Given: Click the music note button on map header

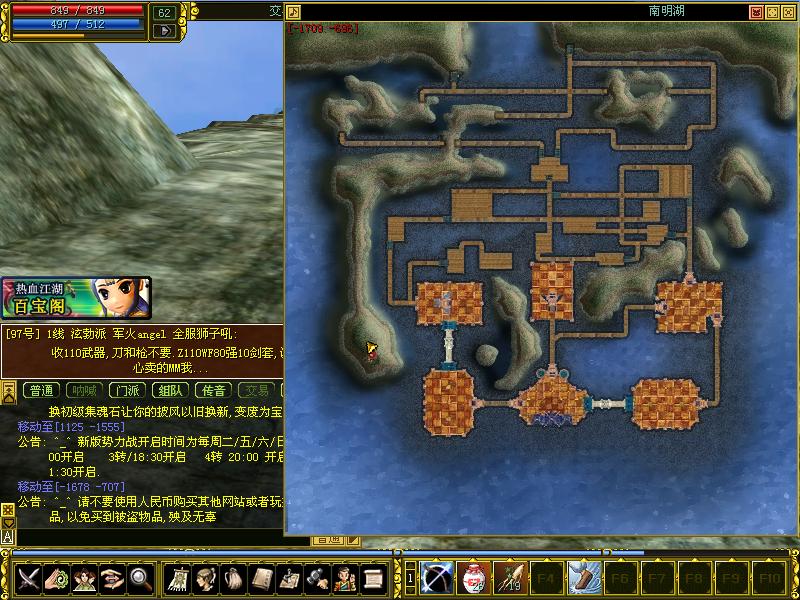Looking at the screenshot, I should (294, 12).
